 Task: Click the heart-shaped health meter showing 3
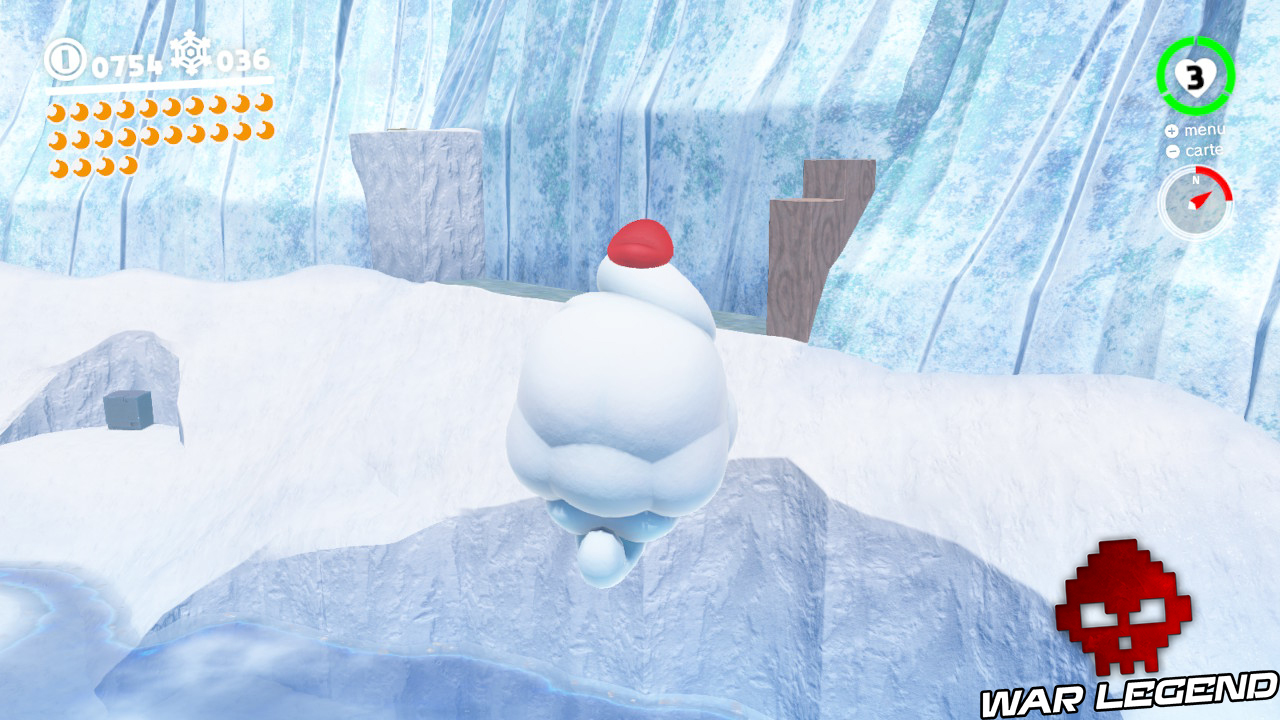1197,77
